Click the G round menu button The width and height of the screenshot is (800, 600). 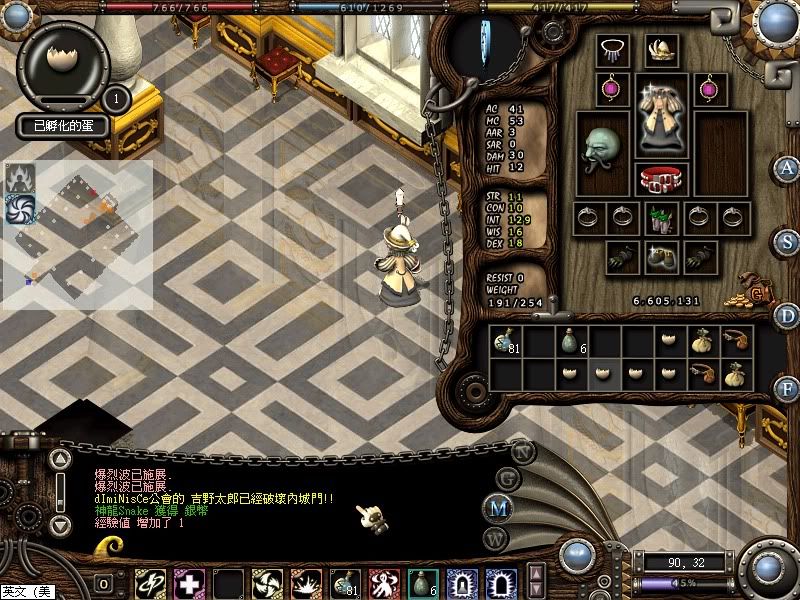point(508,478)
